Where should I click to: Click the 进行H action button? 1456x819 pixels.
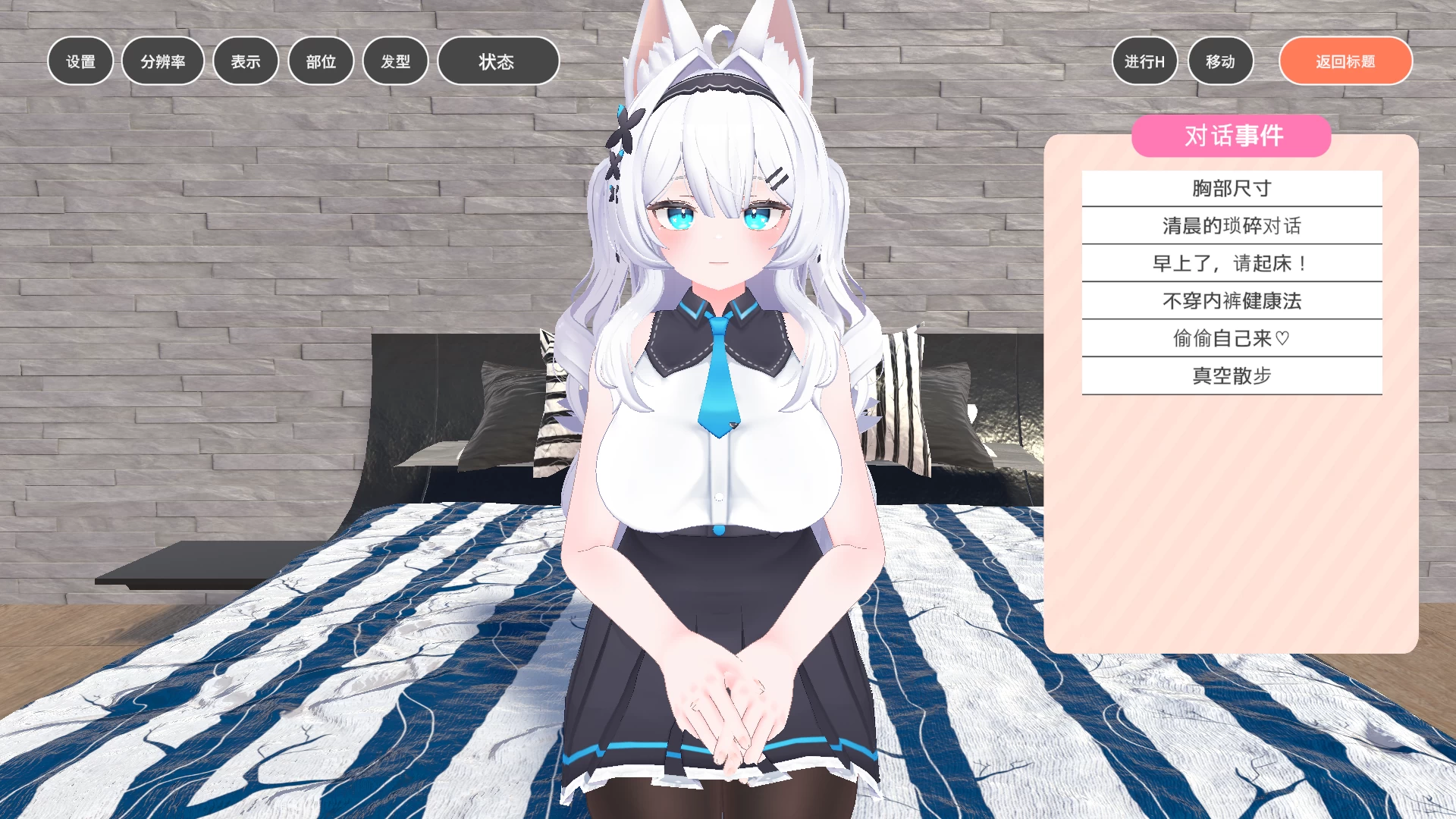click(1144, 61)
